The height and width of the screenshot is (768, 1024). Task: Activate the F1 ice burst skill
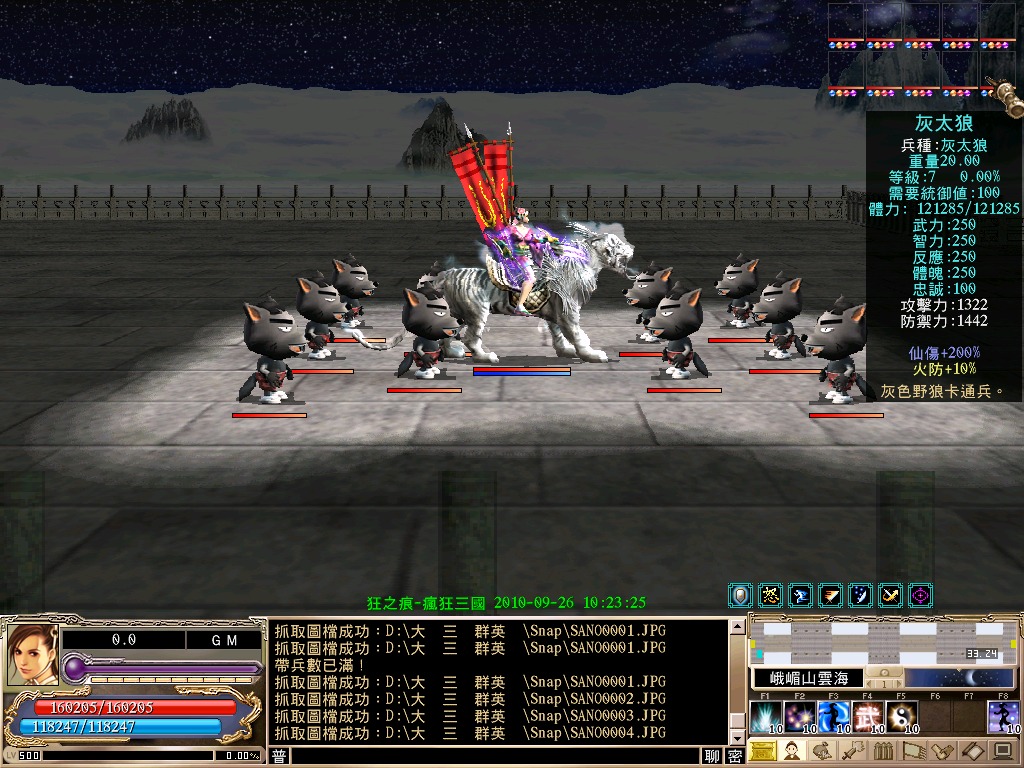pyautogui.click(x=767, y=717)
